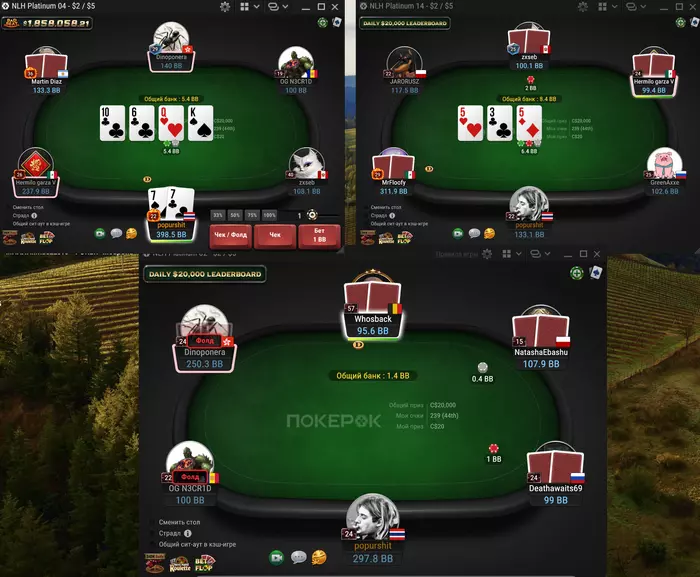Select the 50% pot bet preset
The image size is (700, 577).
(x=234, y=215)
